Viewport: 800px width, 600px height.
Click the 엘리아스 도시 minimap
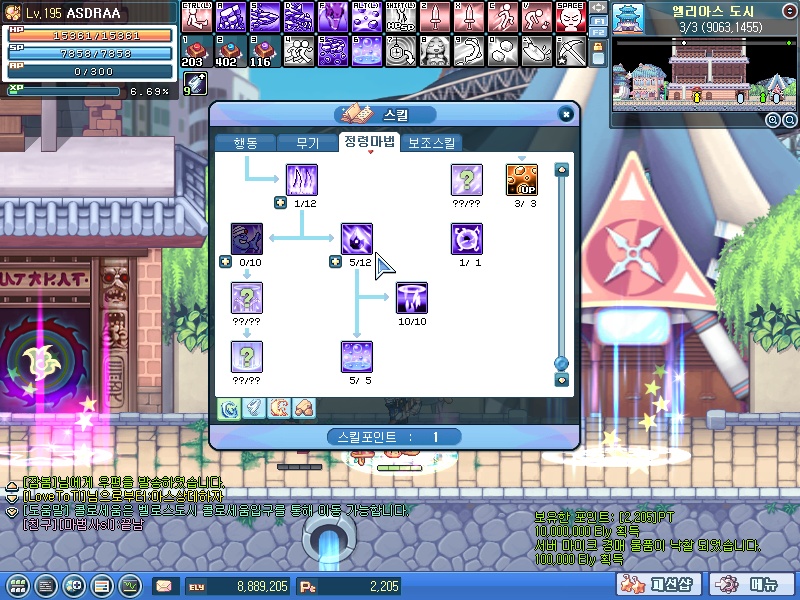[699, 72]
